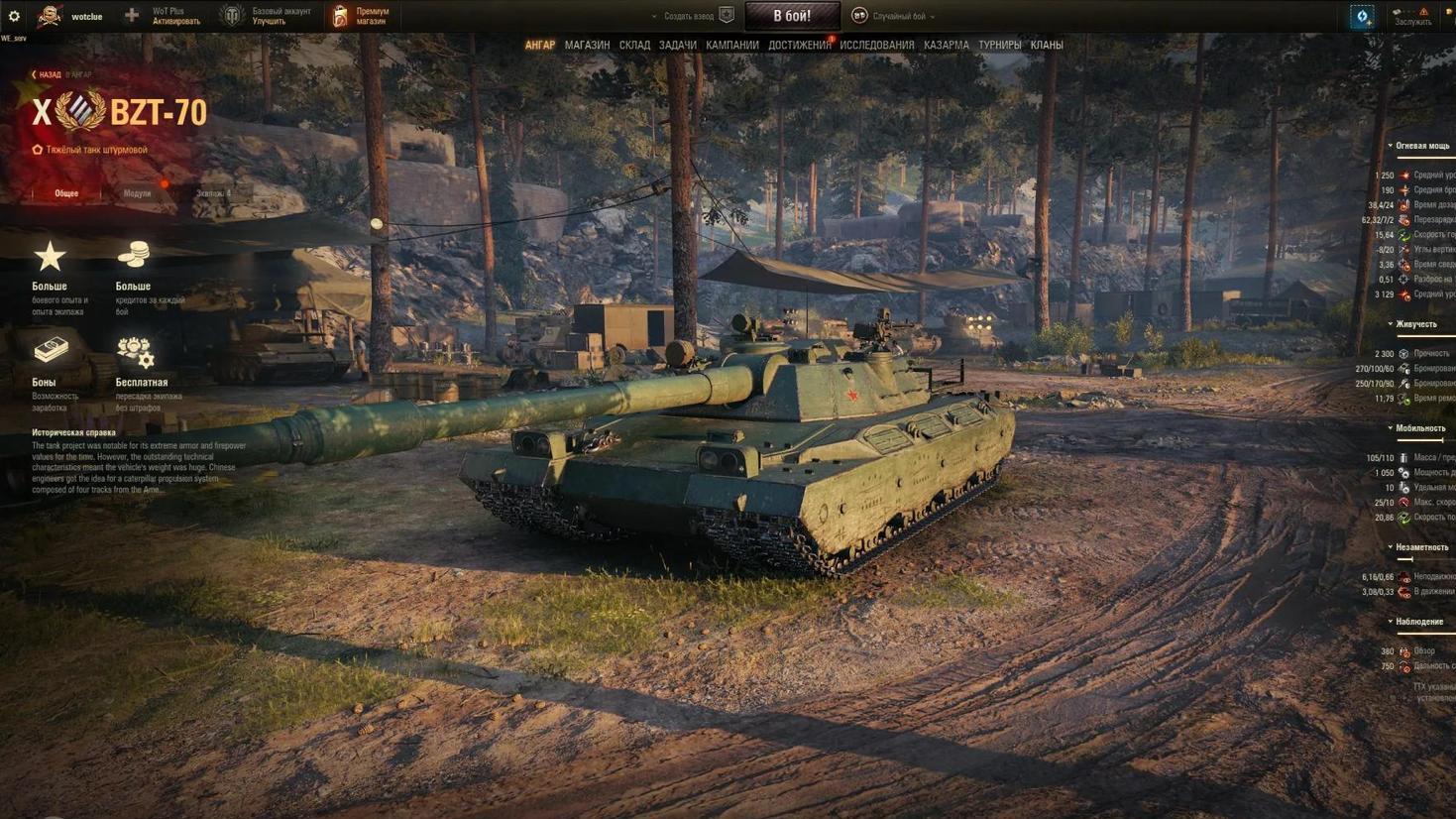Click the Боны earning icon in left panel
The image size is (1456, 819).
coord(51,351)
